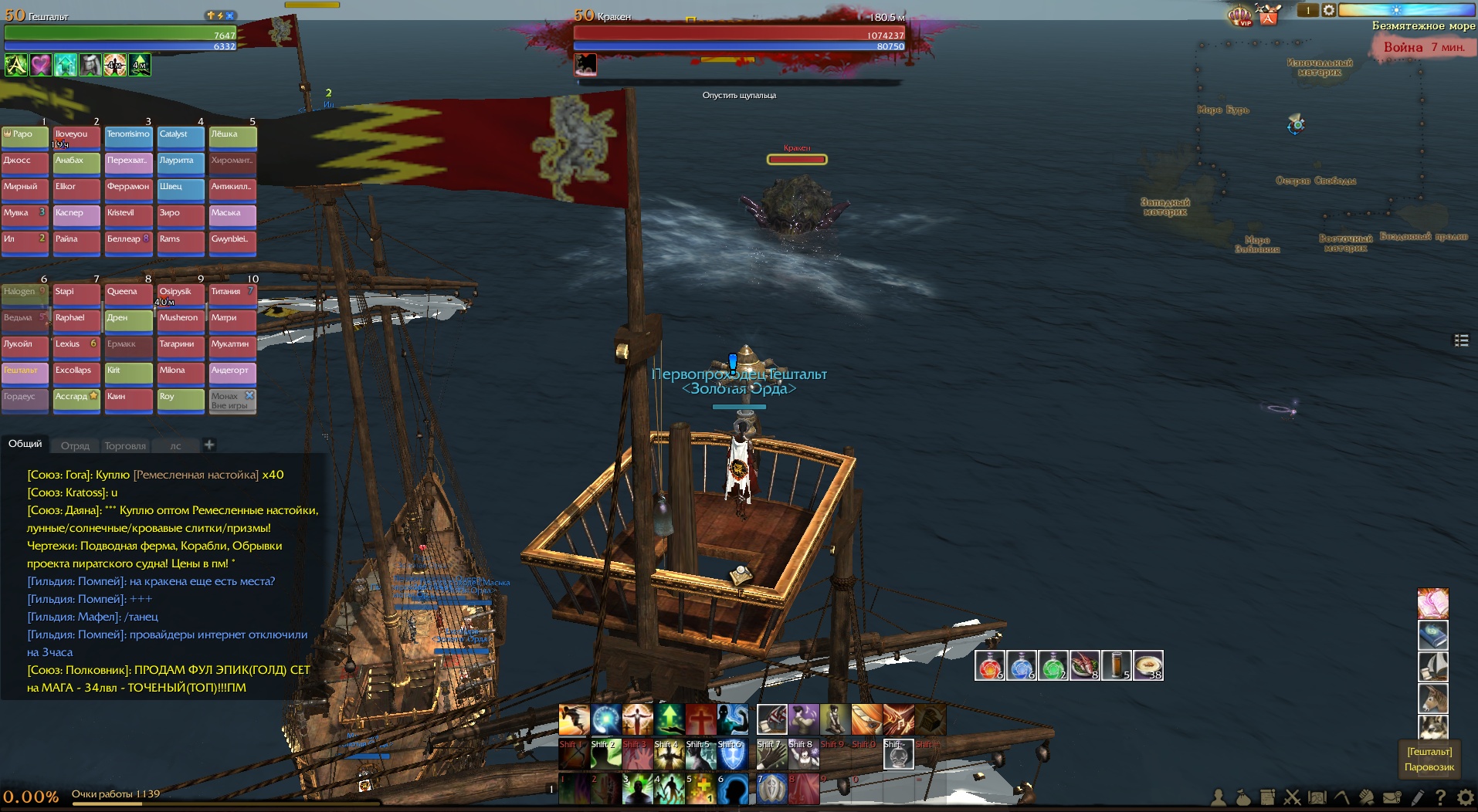Toggle the quest list icon at right edge
1478x812 pixels.
point(1461,340)
